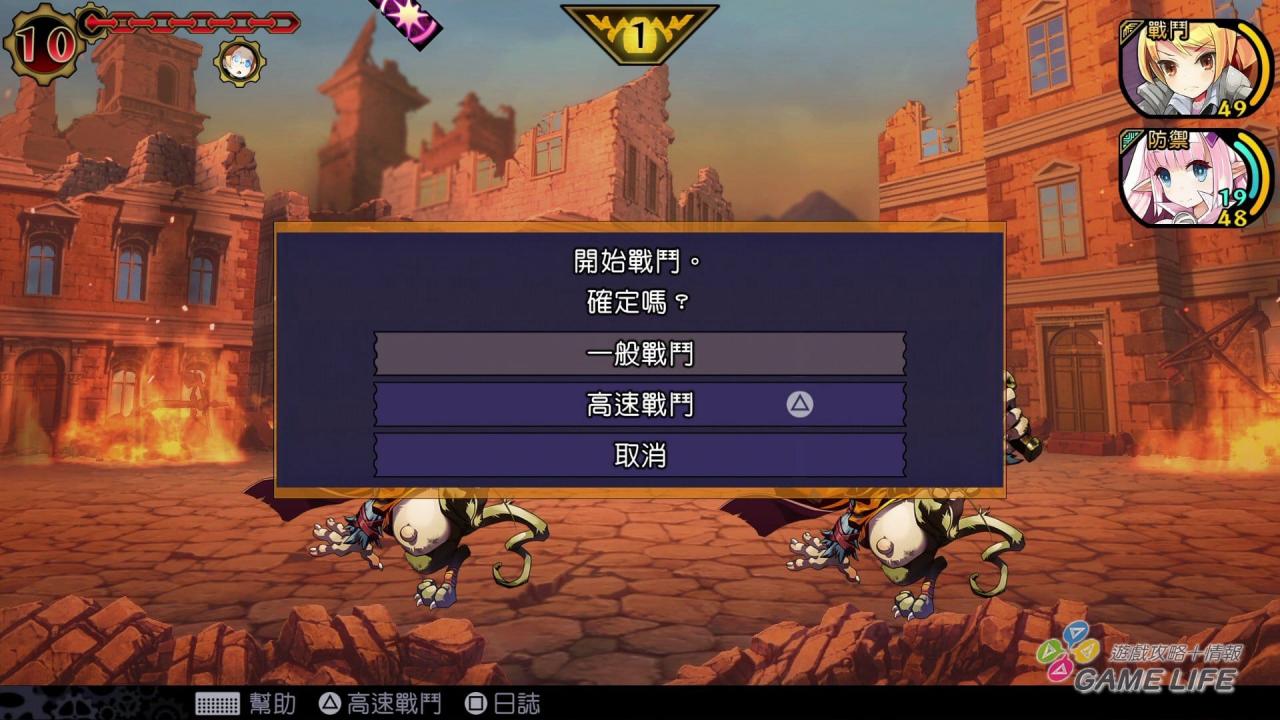The height and width of the screenshot is (720, 1280).
Task: Select 取消 to cancel the battle
Action: click(x=638, y=455)
